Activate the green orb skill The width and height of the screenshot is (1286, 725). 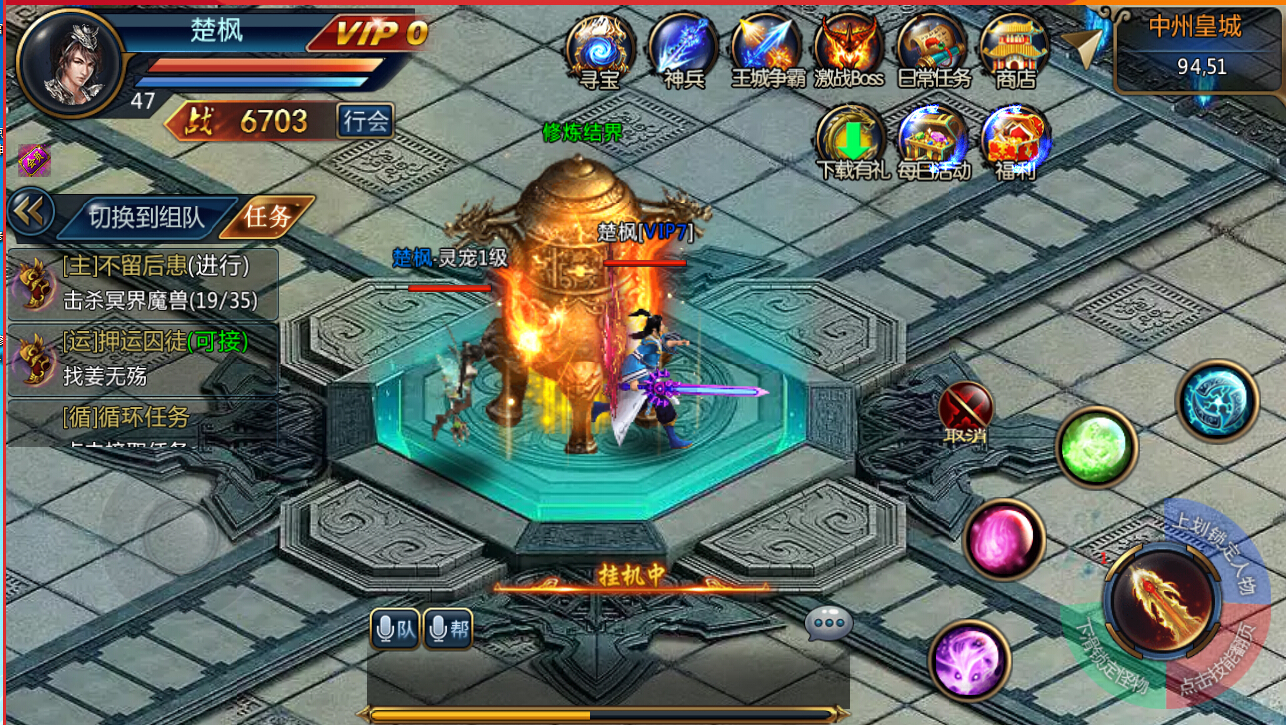1096,447
